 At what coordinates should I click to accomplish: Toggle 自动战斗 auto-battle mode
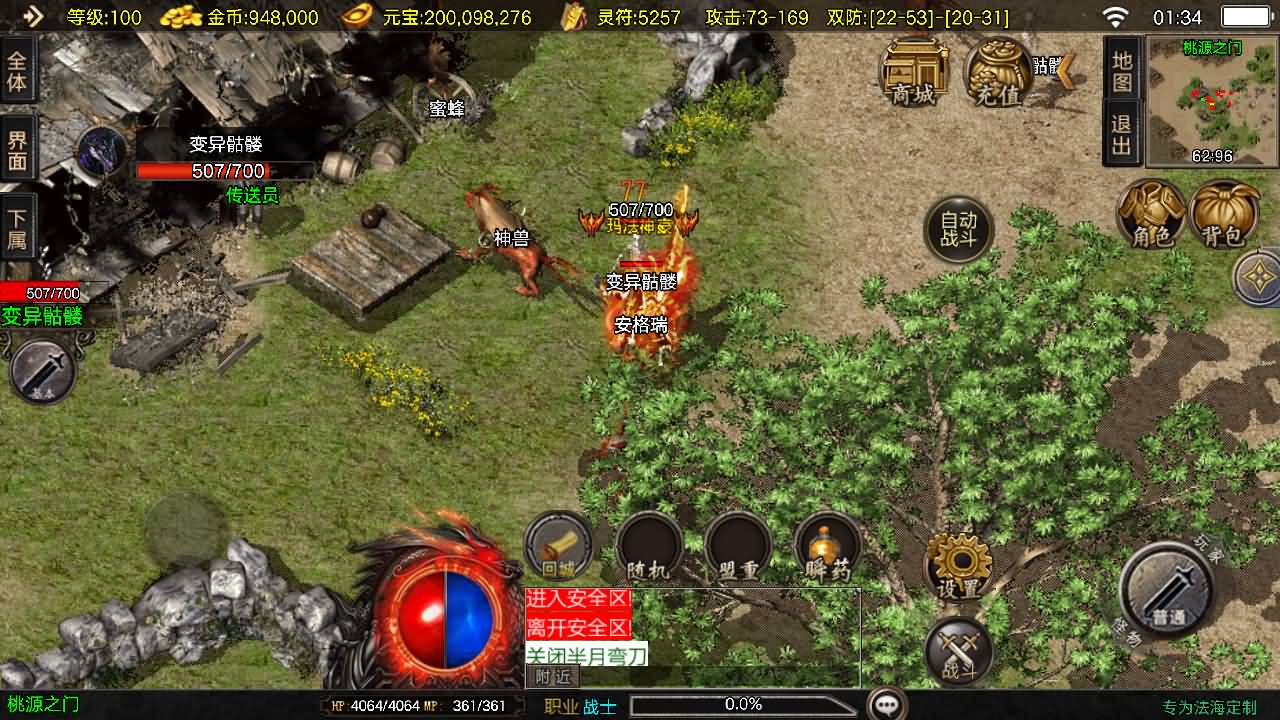[x=958, y=227]
